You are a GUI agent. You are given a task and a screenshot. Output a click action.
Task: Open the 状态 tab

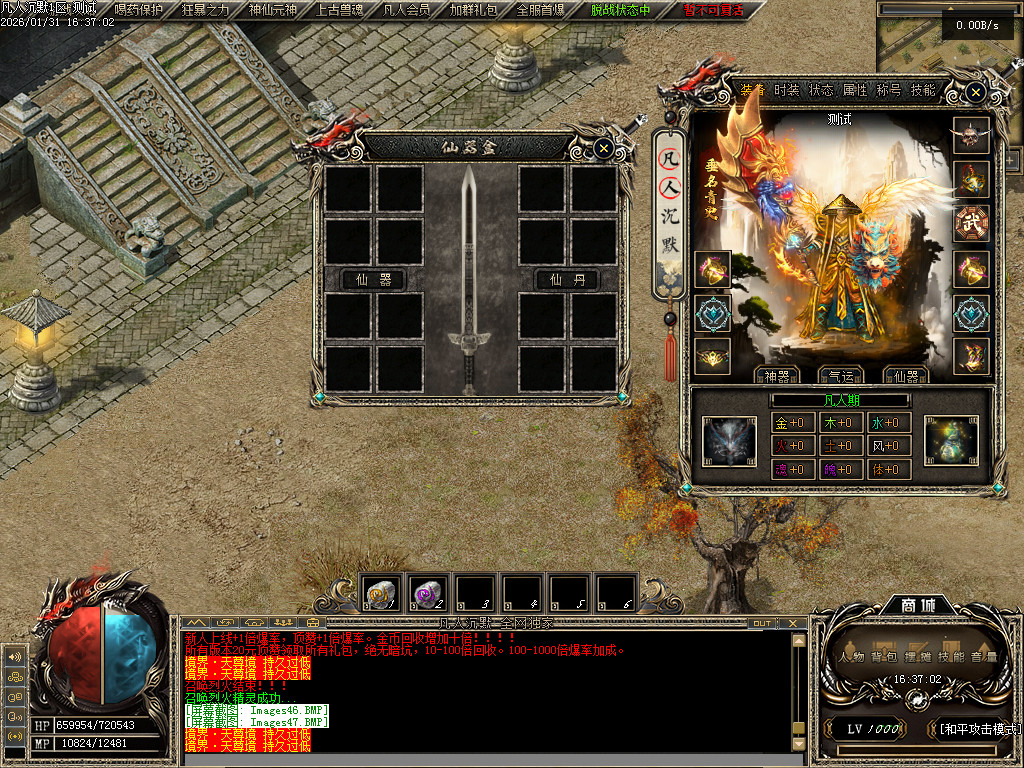[x=821, y=90]
